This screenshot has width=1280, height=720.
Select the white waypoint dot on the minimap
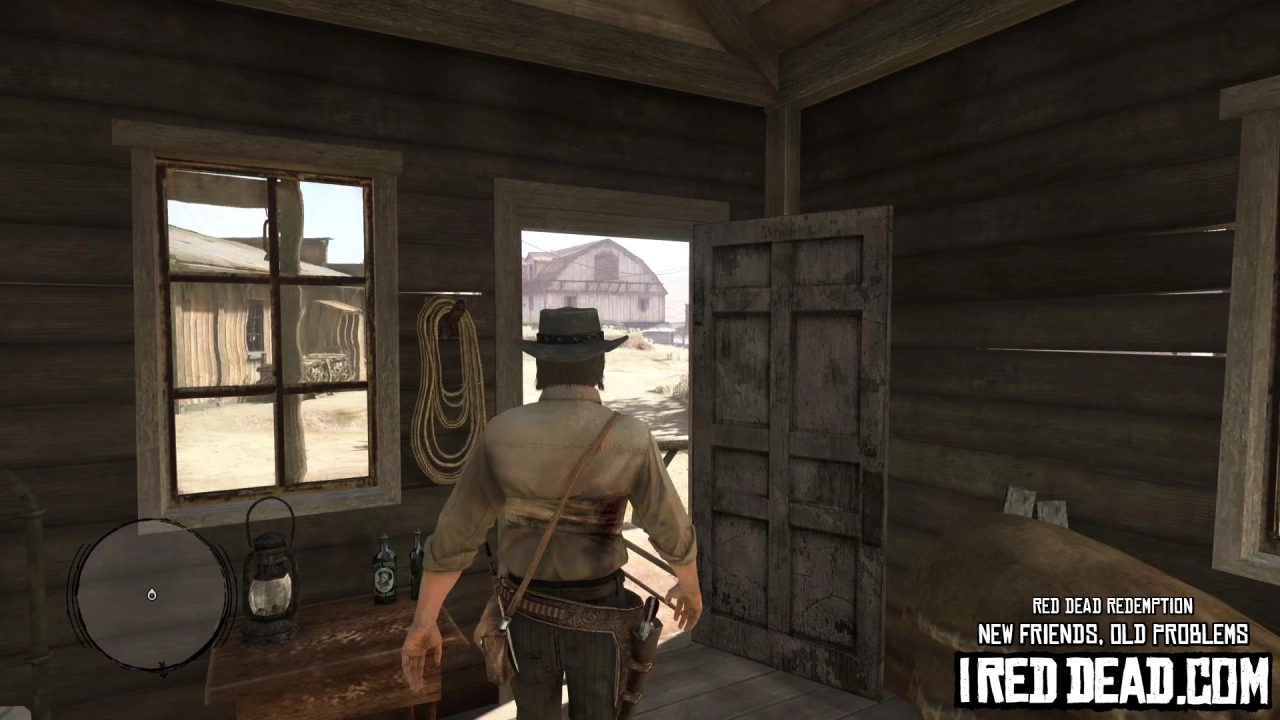[152, 594]
